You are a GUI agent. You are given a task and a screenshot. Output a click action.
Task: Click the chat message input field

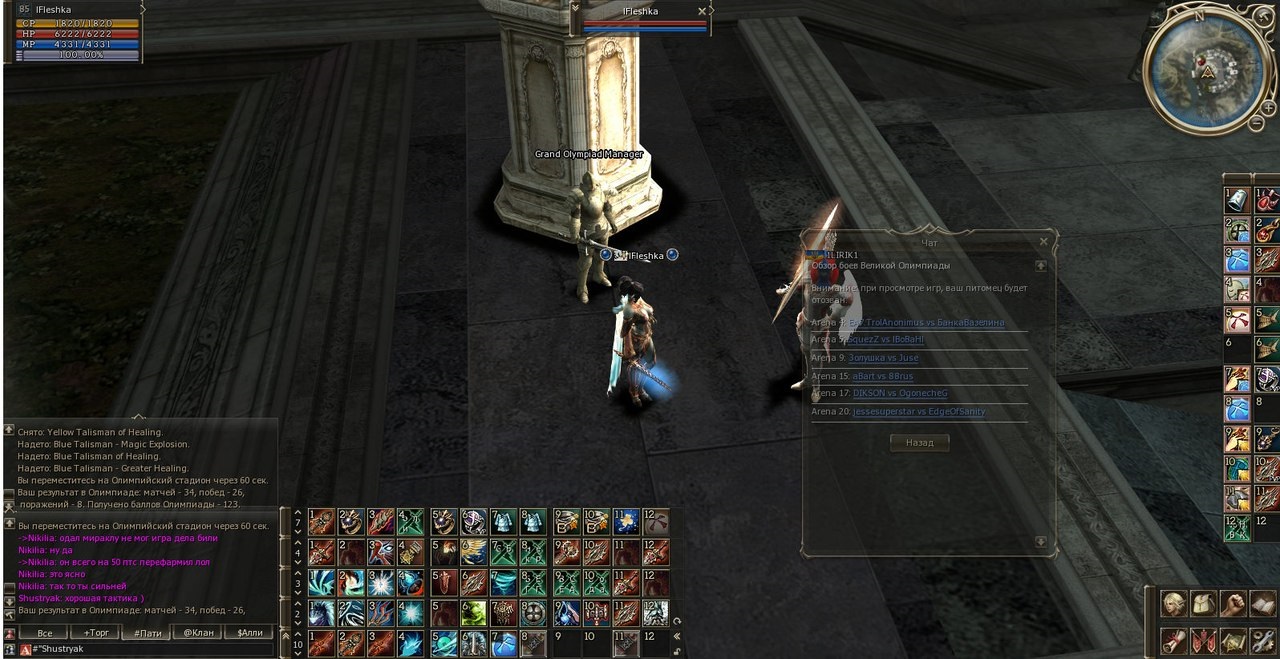[150, 649]
